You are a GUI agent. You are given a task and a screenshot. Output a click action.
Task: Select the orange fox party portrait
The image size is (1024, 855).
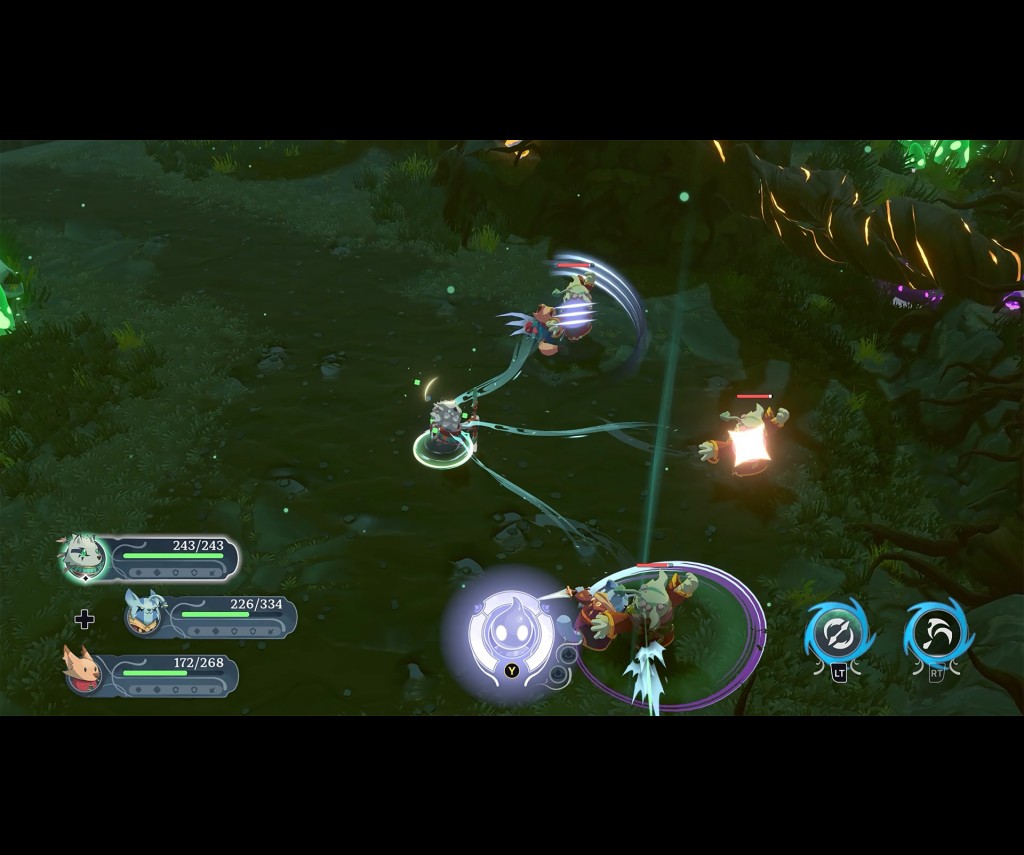[x=84, y=671]
